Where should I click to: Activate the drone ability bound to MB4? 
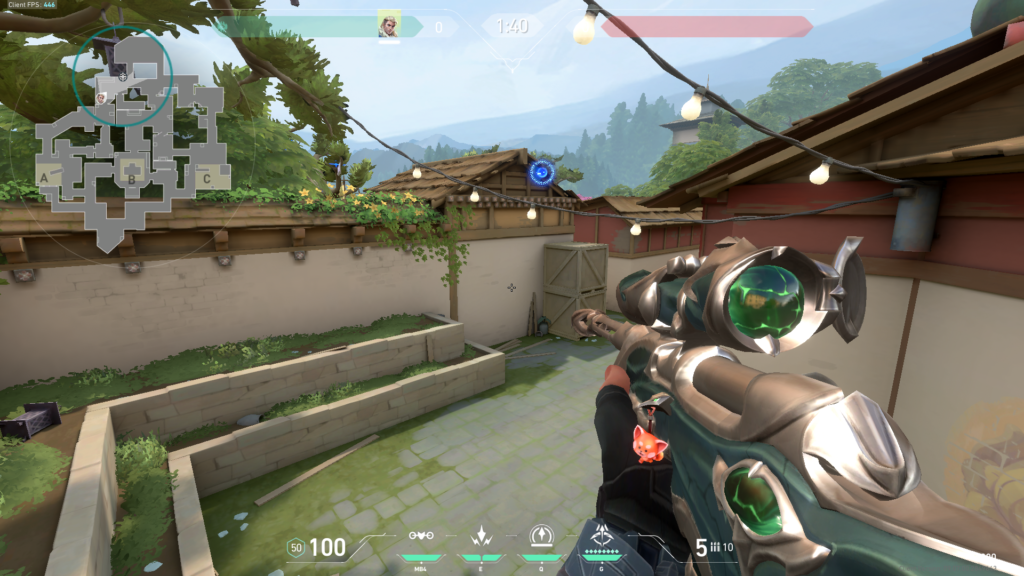coord(420,535)
